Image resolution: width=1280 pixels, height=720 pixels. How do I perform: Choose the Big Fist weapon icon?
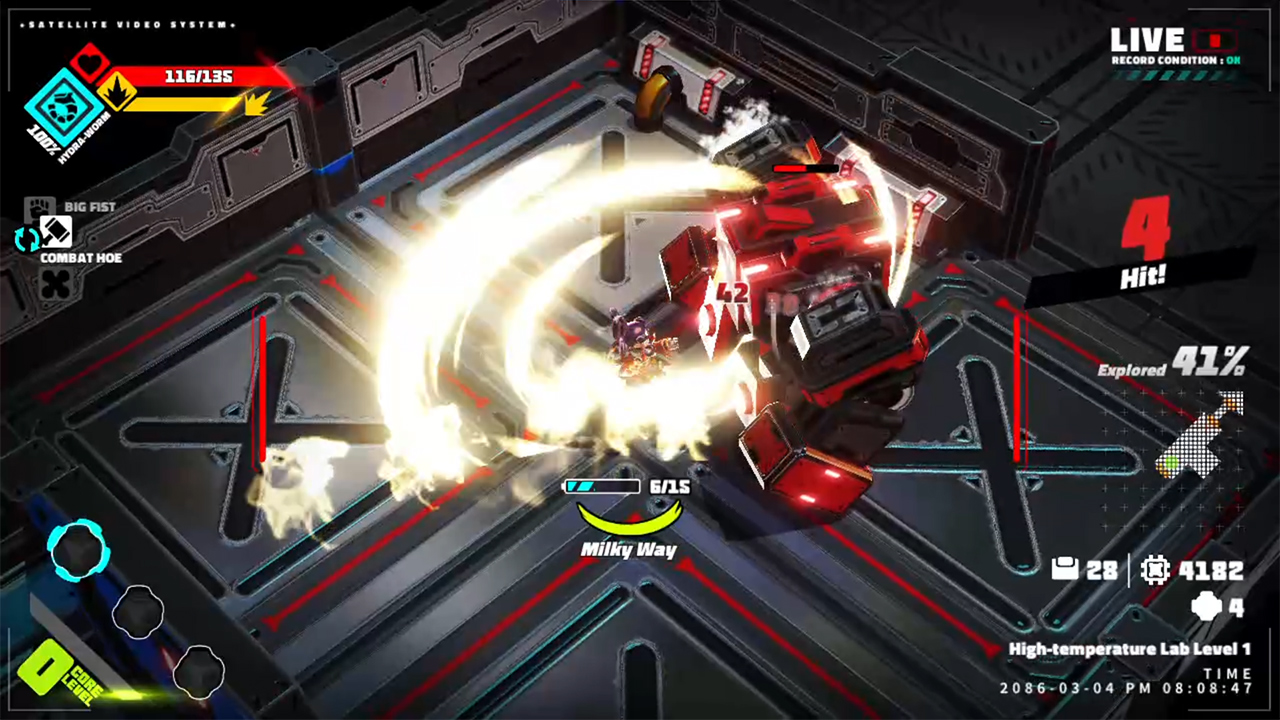[x=39, y=208]
